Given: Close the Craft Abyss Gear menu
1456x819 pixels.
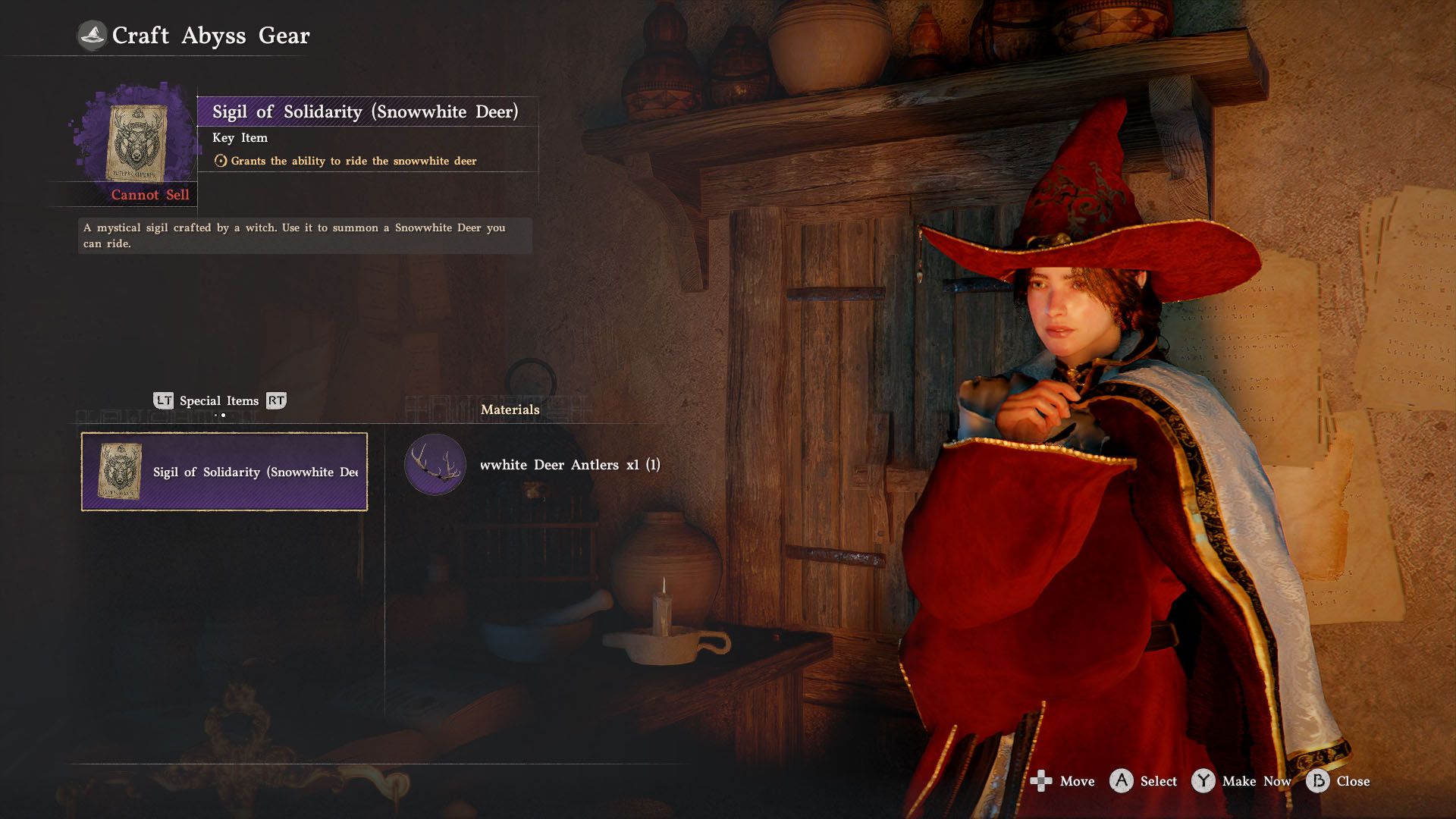Looking at the screenshot, I should (1339, 781).
